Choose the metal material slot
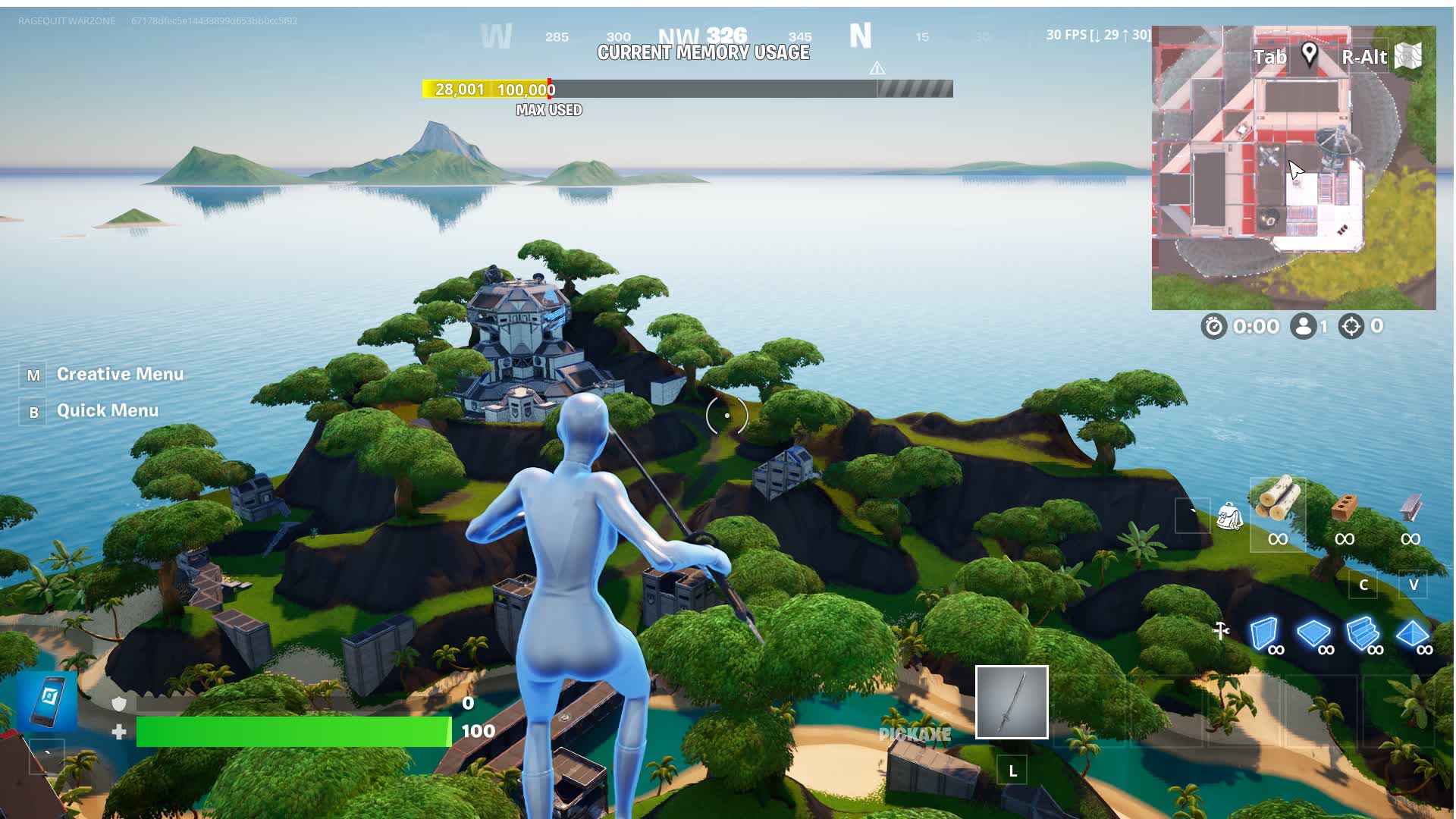The height and width of the screenshot is (819, 1456). pos(1410,507)
